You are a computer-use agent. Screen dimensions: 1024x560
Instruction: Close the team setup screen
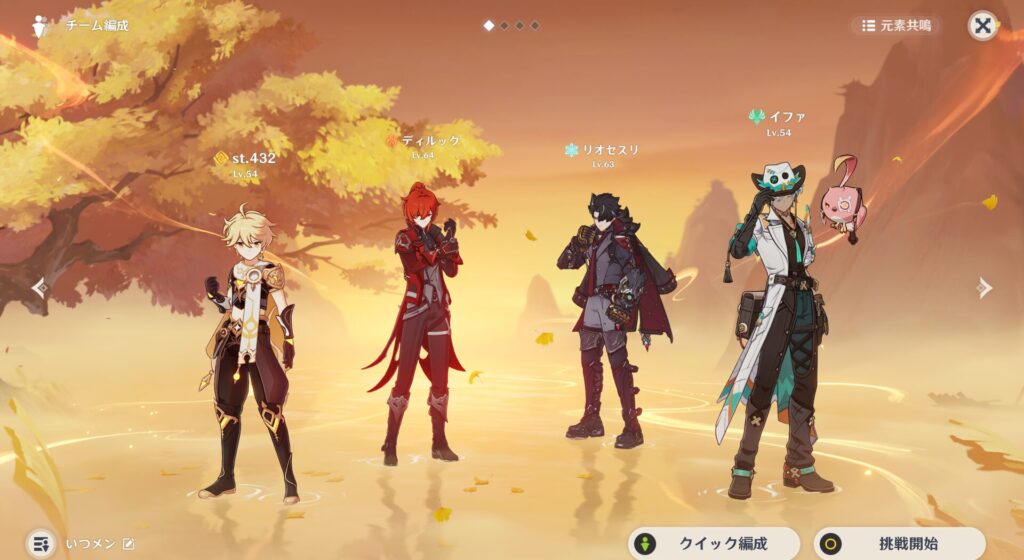pos(983,26)
